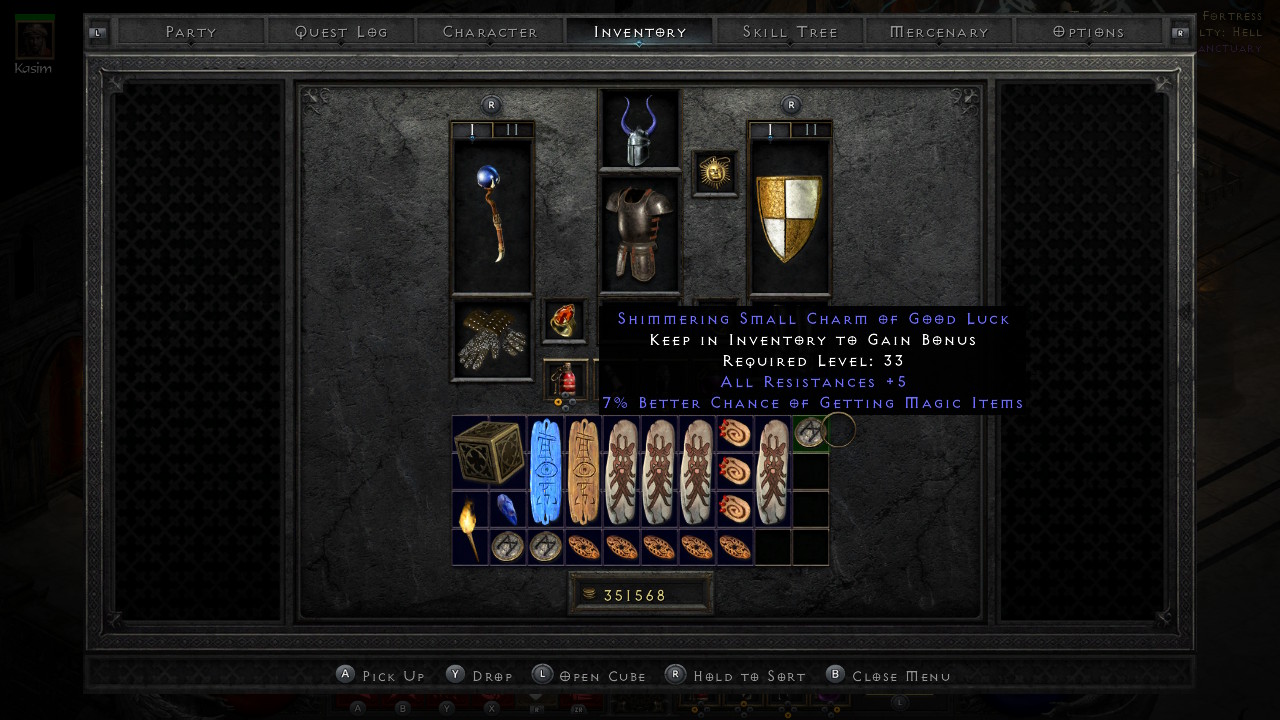Select the red potion in the belt
This screenshot has height=720, width=1280.
567,380
